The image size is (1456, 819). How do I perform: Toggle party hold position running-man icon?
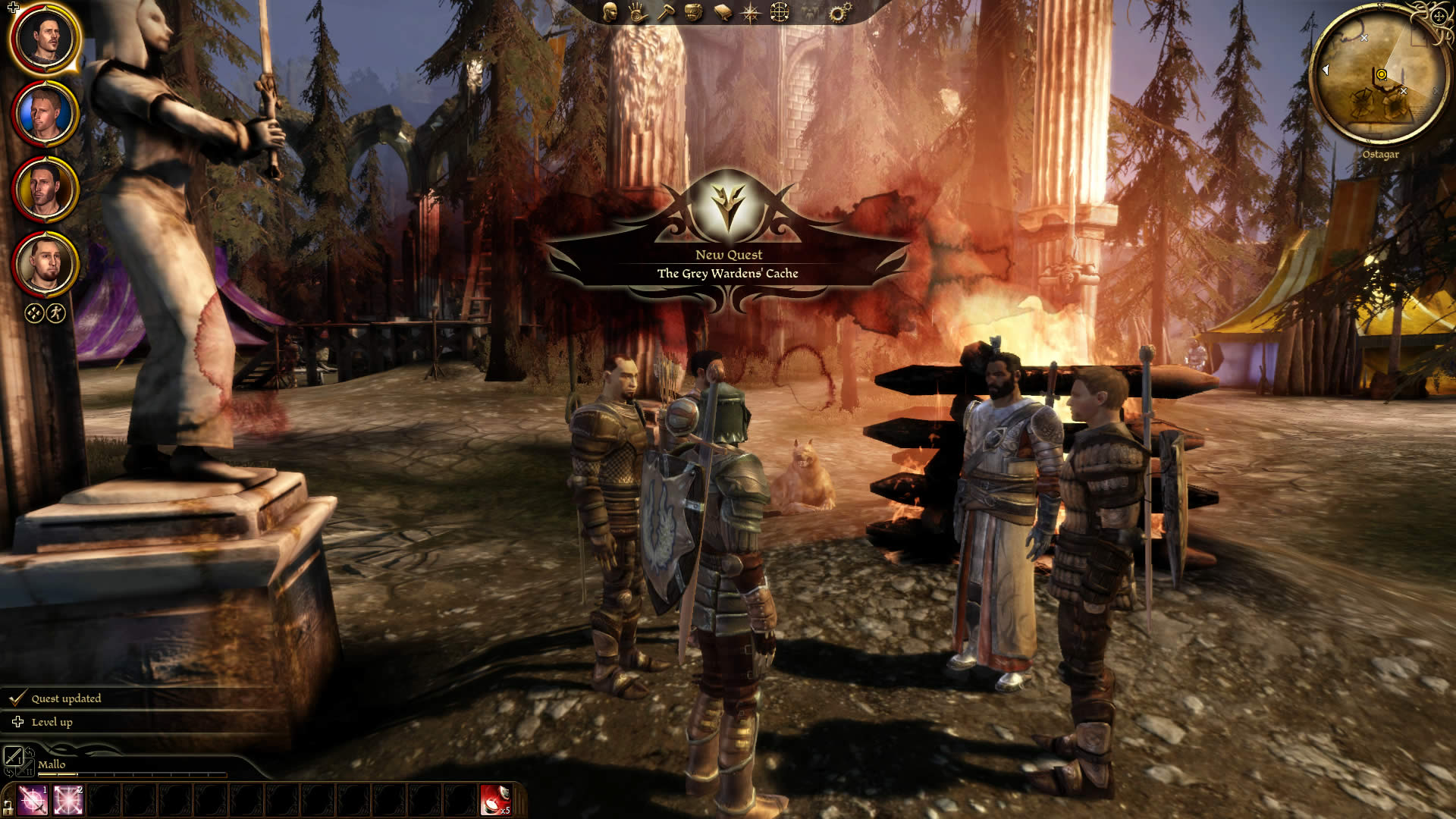click(x=56, y=312)
